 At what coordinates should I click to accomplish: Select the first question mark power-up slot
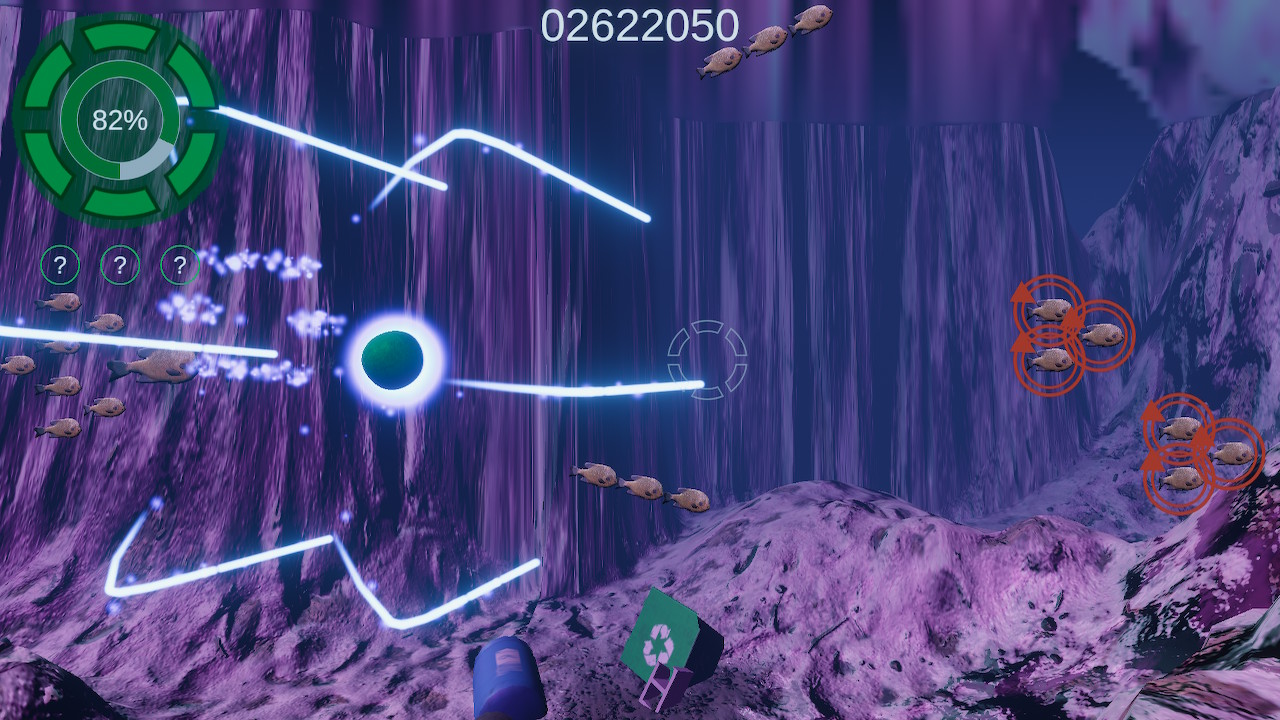tap(62, 265)
